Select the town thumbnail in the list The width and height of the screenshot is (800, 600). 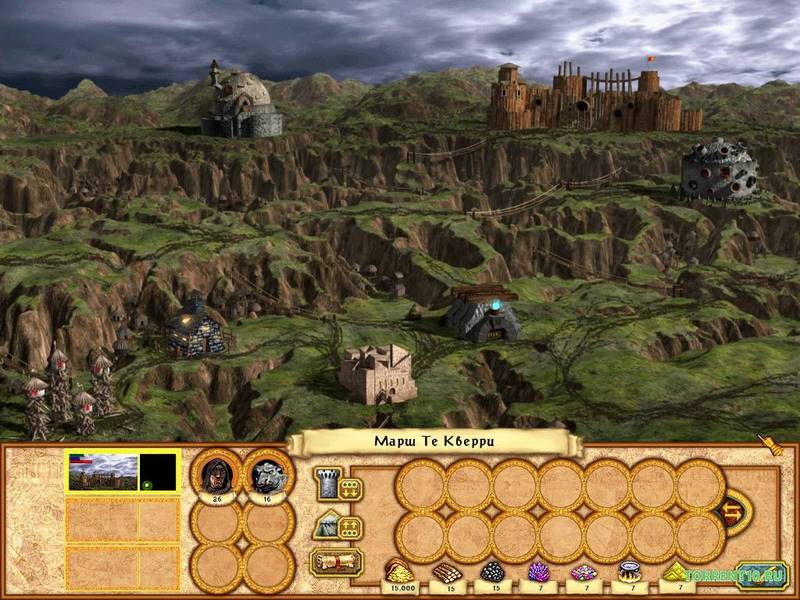tap(101, 470)
